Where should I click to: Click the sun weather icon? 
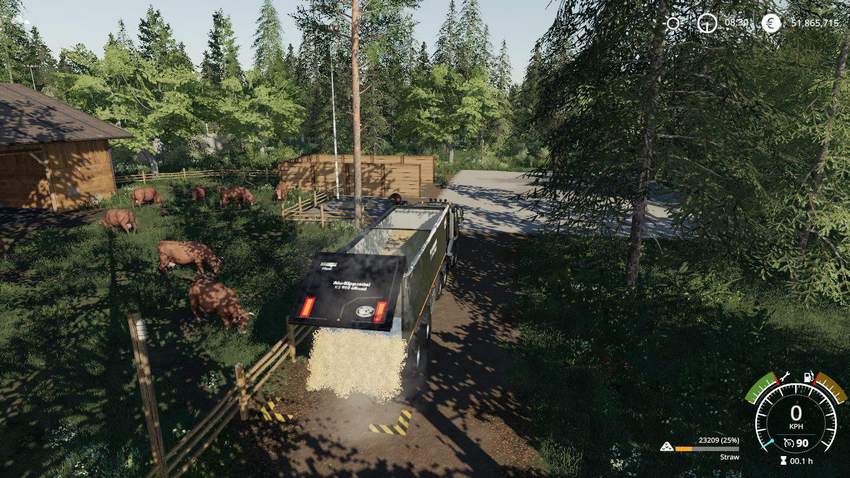coord(673,22)
